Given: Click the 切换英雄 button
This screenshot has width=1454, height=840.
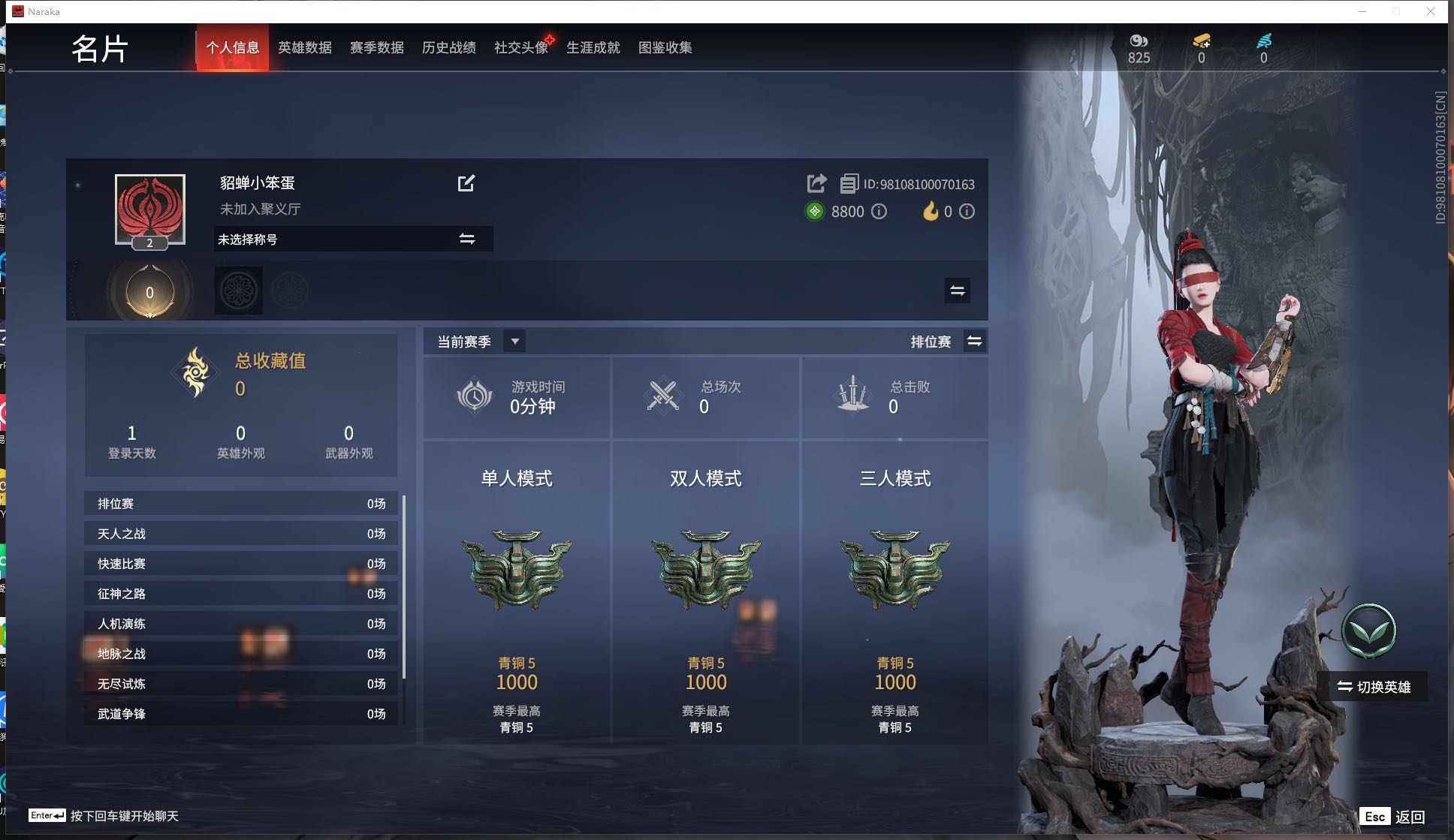Looking at the screenshot, I should click(x=1373, y=687).
